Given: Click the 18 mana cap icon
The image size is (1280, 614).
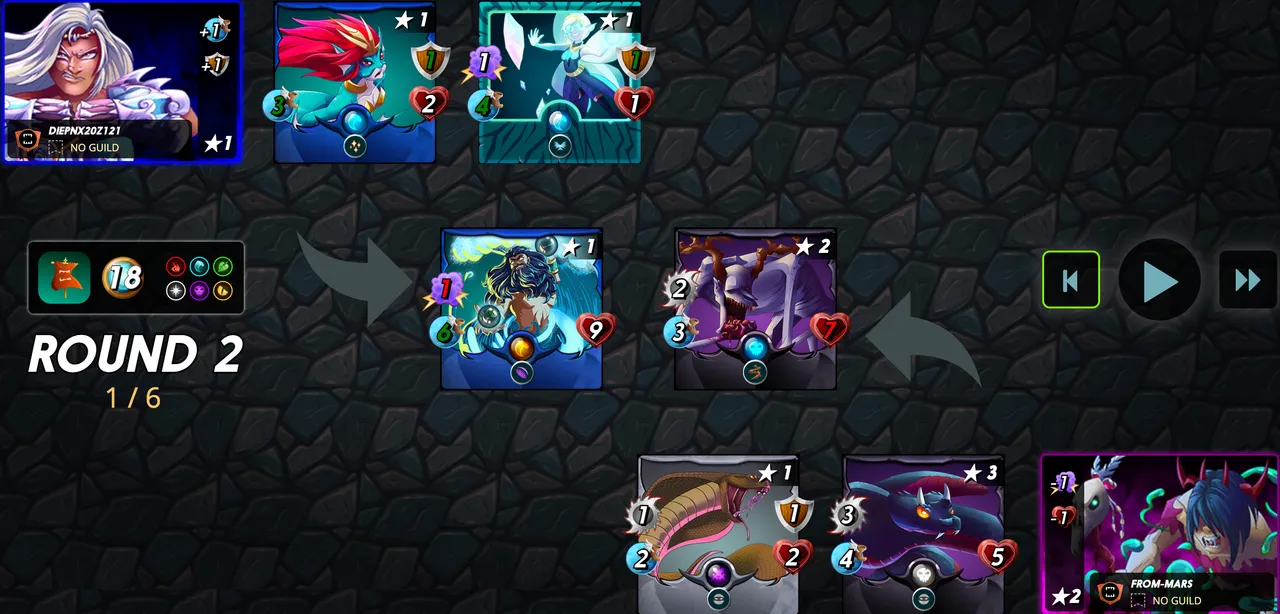Looking at the screenshot, I should (x=123, y=277).
